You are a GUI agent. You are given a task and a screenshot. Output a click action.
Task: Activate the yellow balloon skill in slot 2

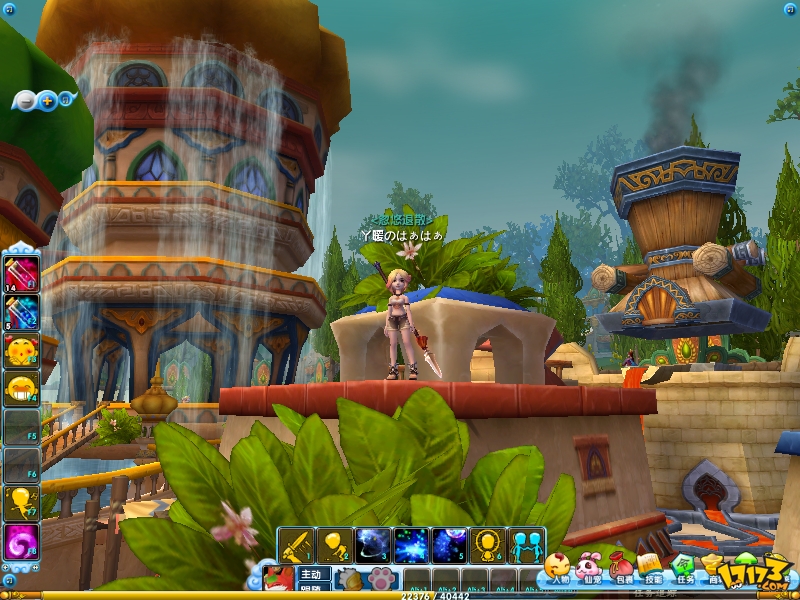(x=335, y=546)
